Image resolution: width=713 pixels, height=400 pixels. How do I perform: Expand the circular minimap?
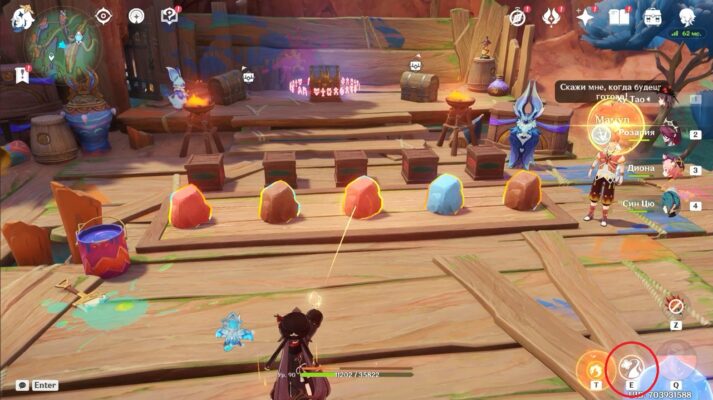pos(61,44)
